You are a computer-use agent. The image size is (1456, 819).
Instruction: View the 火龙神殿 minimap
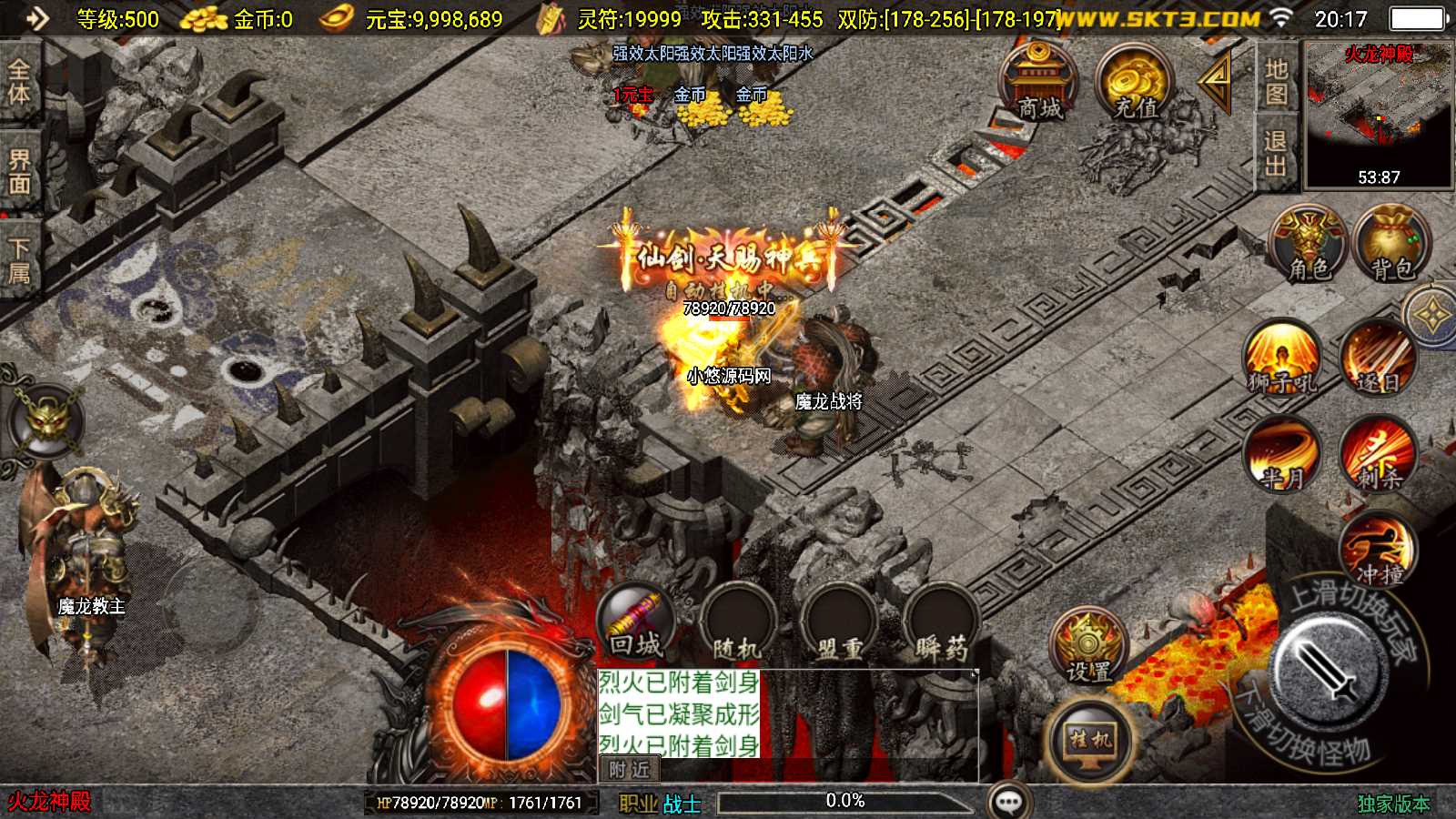pyautogui.click(x=1379, y=114)
